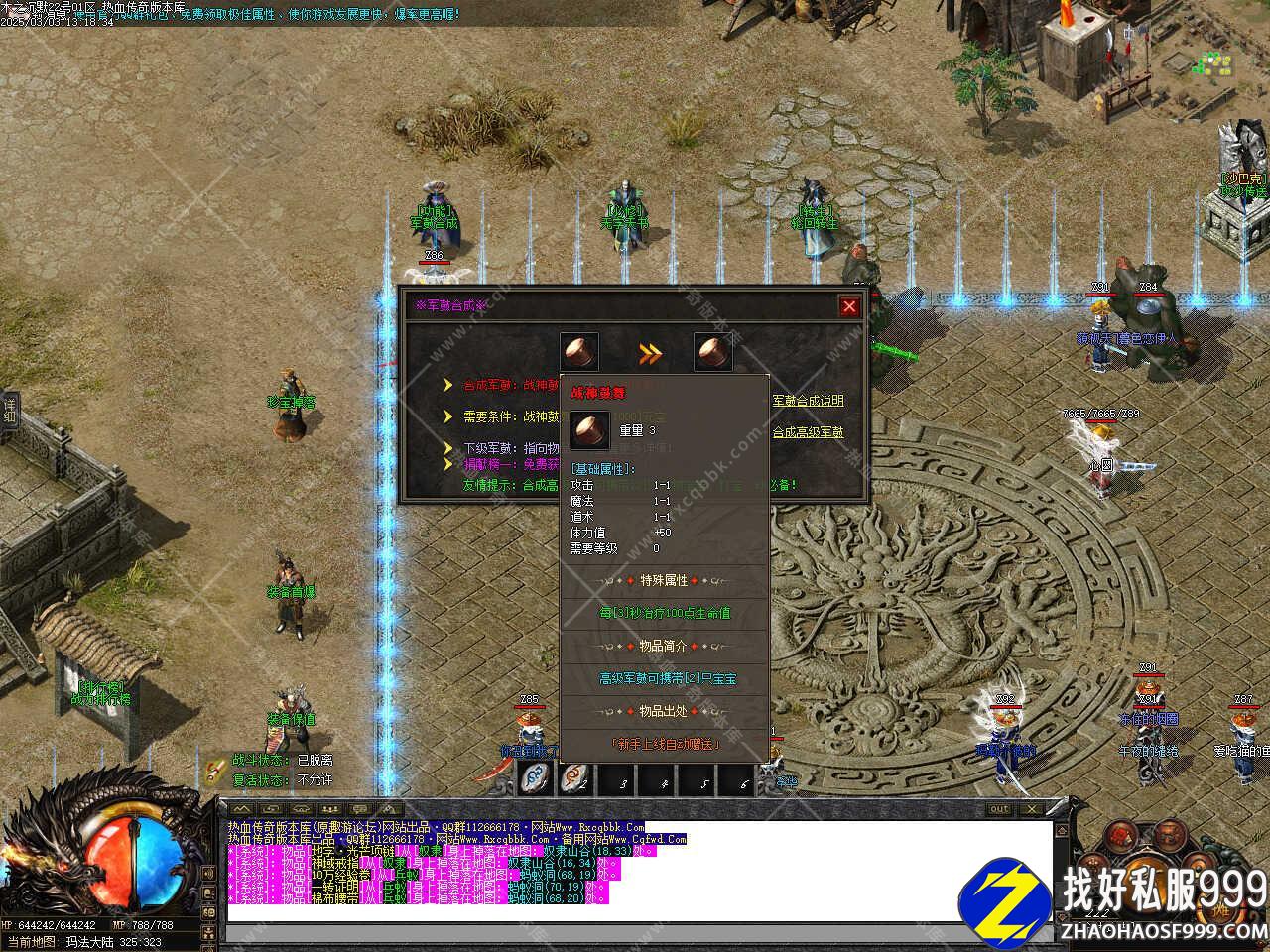Image resolution: width=1270 pixels, height=952 pixels.
Task: Close the 军鼓合成 window
Action: [x=848, y=306]
